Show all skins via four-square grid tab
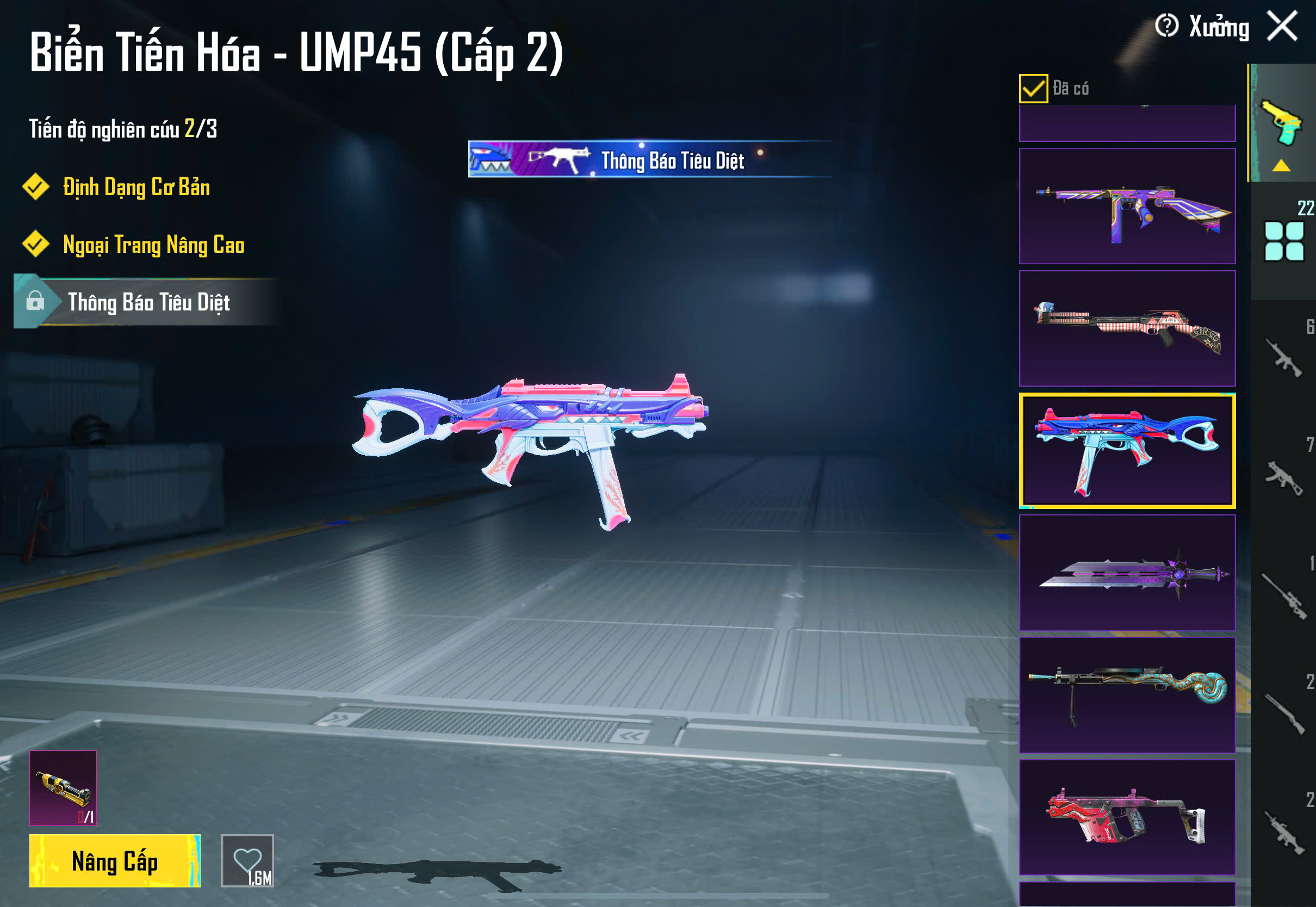Screen dimensions: 1316x907 1284,241
